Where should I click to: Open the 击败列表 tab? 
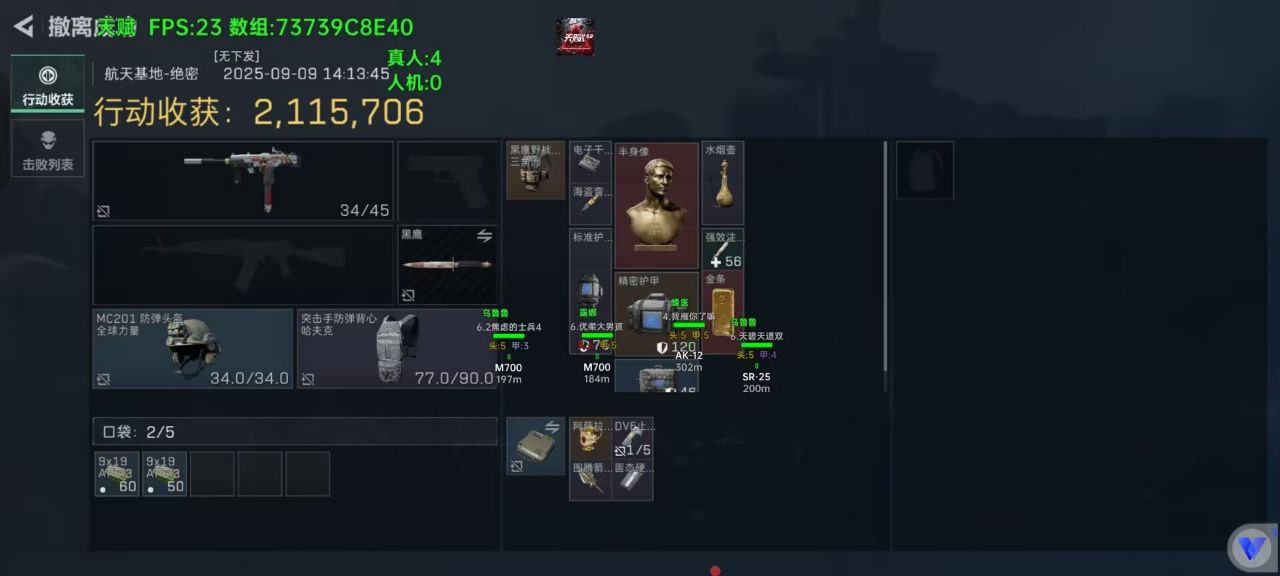(48, 149)
